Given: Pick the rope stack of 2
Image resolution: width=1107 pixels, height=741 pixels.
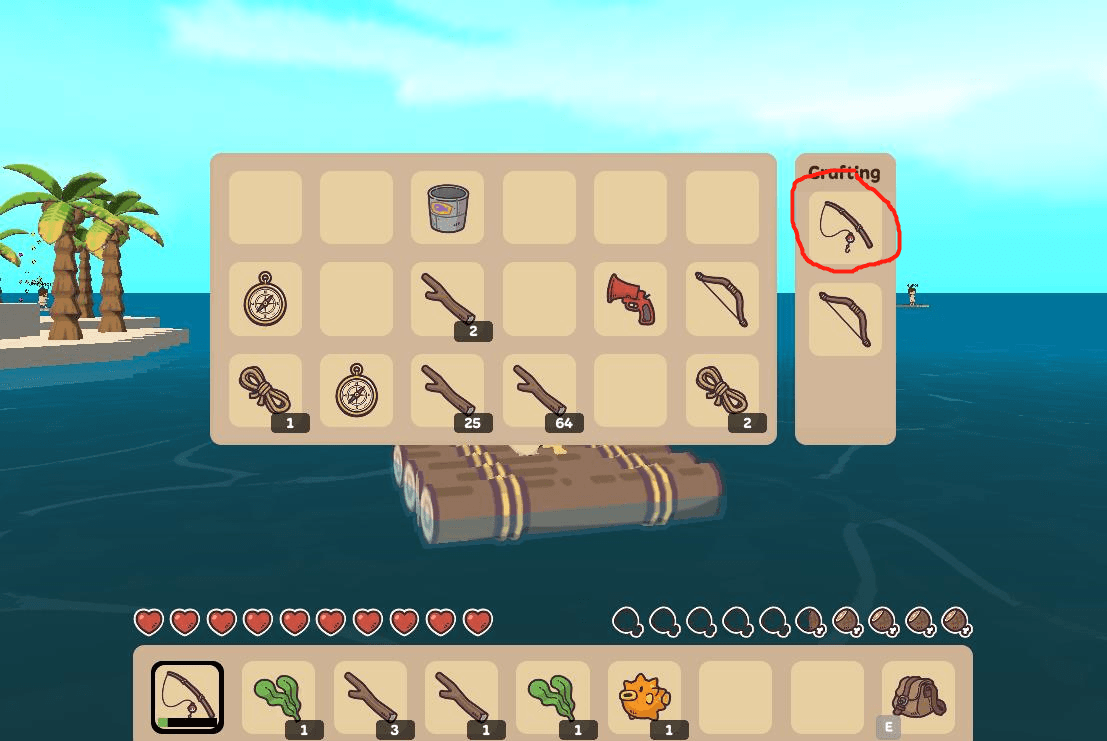Looking at the screenshot, I should pos(722,390).
